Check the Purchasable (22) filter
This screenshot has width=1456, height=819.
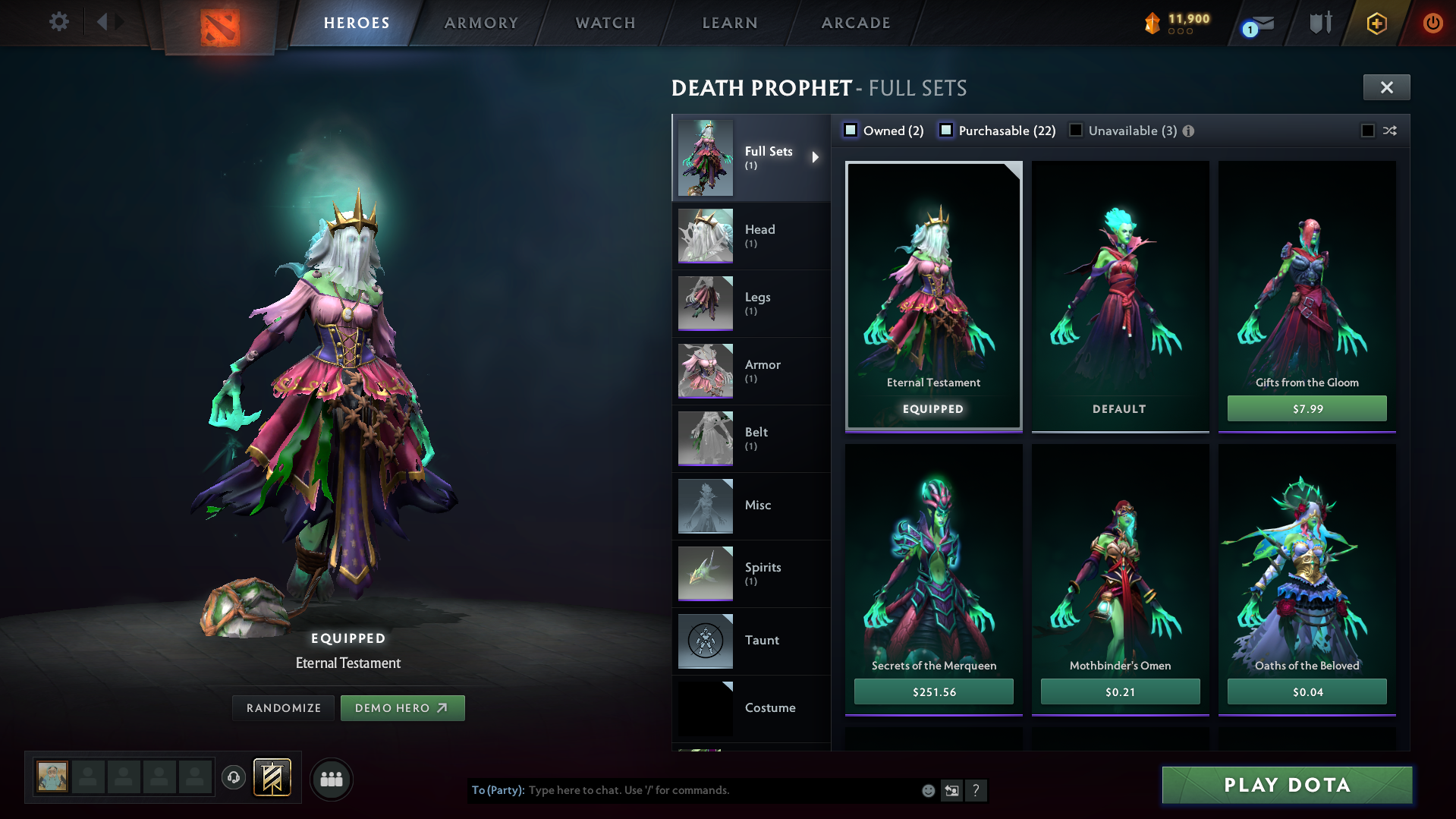point(946,130)
